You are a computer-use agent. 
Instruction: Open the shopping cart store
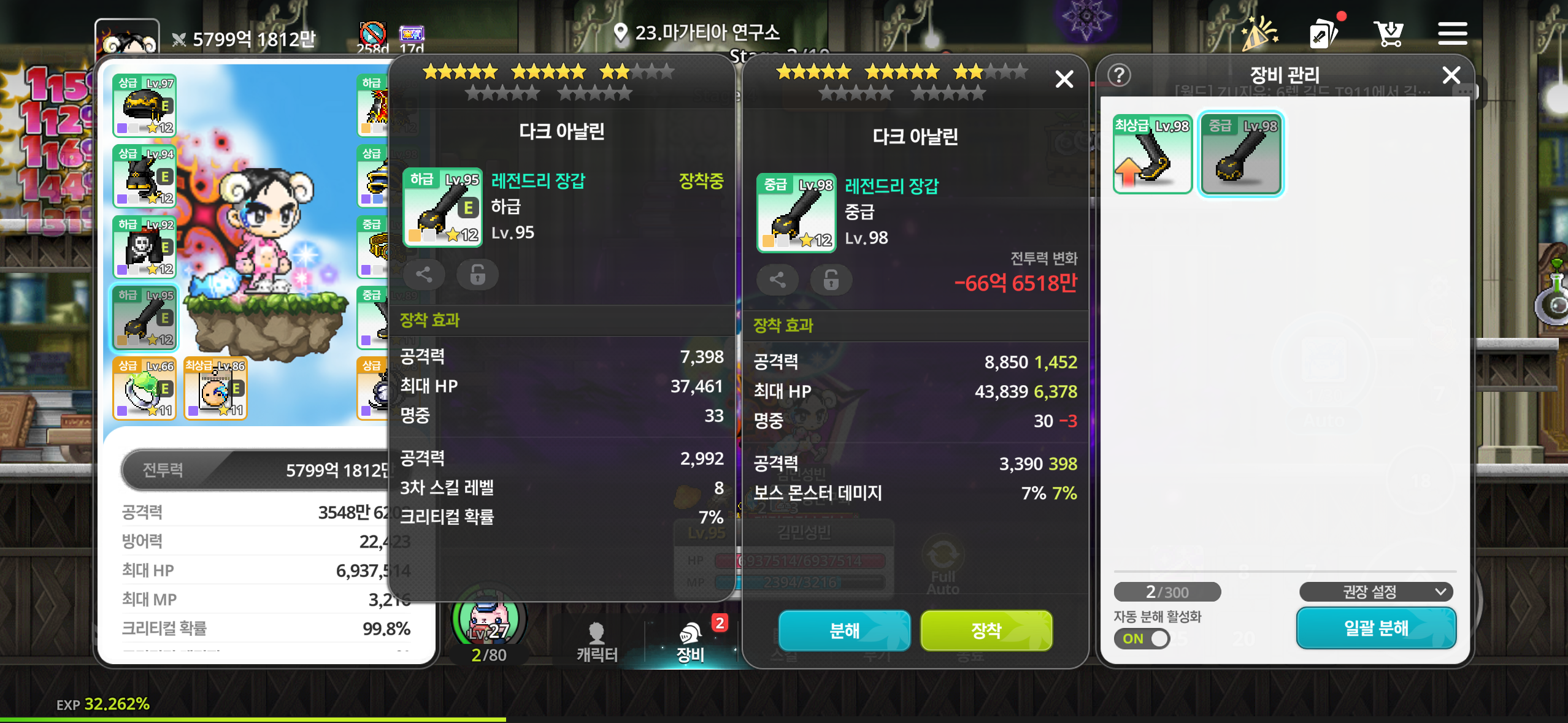1388,34
